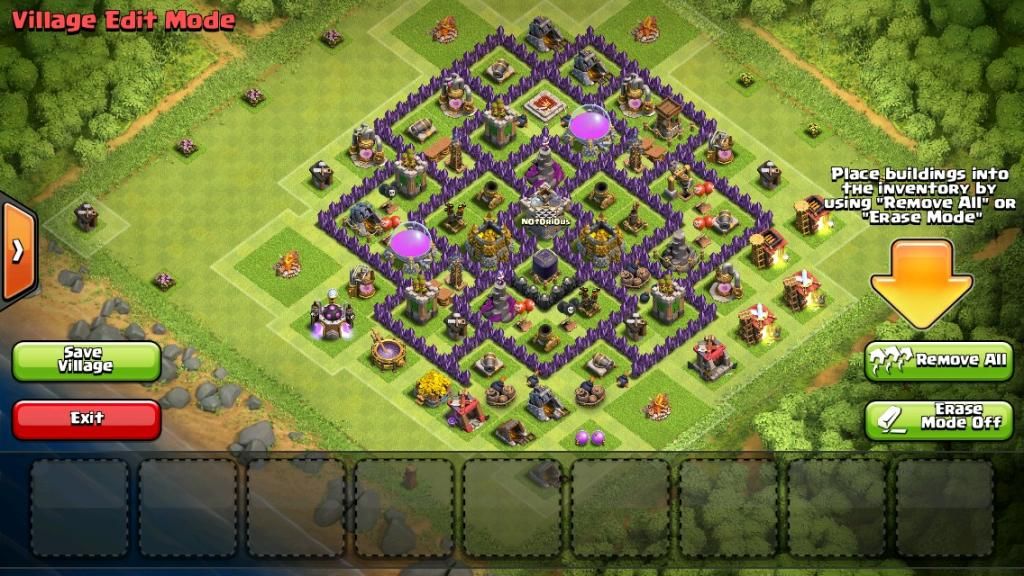1024x576 pixels.
Task: Expand the orange side panel arrow
Action: click(18, 251)
